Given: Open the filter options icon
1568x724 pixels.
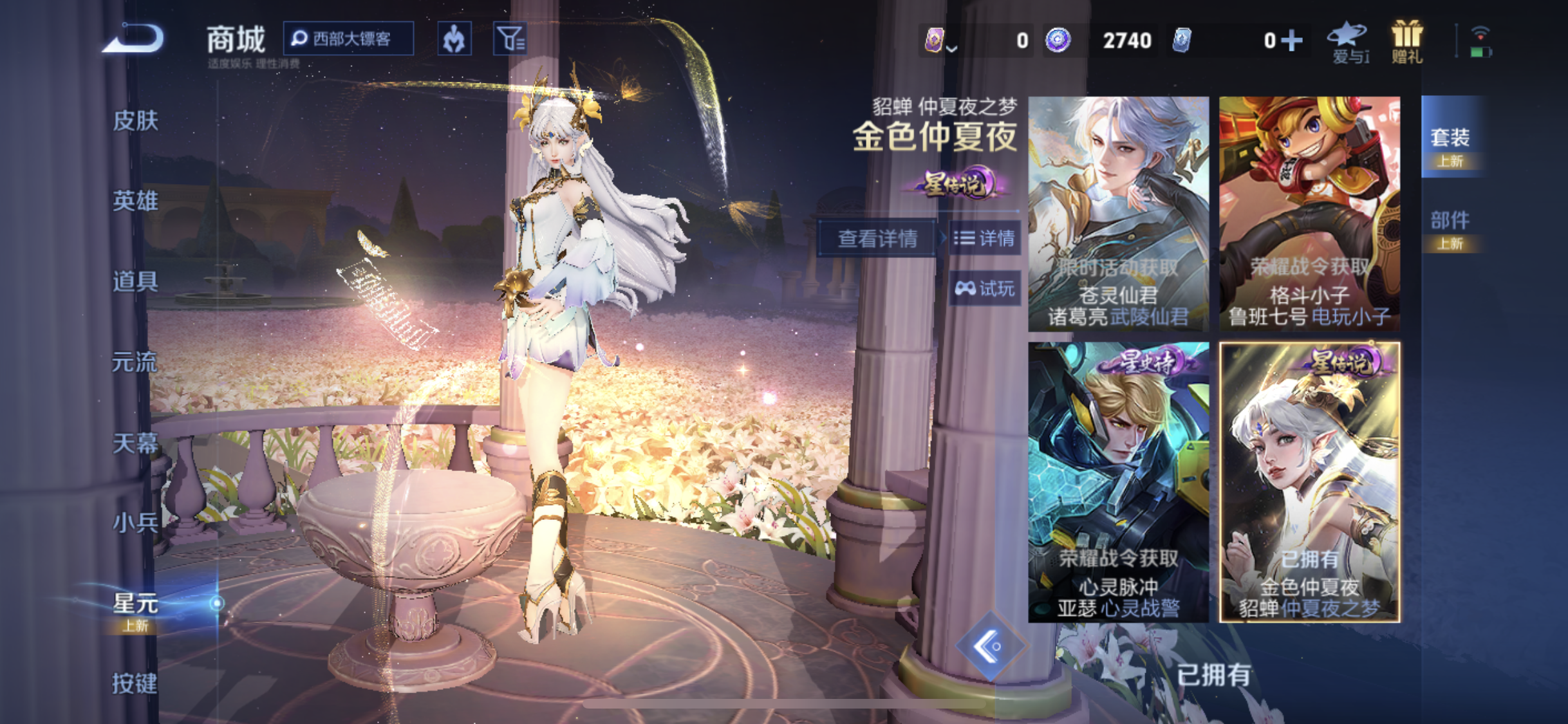Looking at the screenshot, I should (509, 39).
